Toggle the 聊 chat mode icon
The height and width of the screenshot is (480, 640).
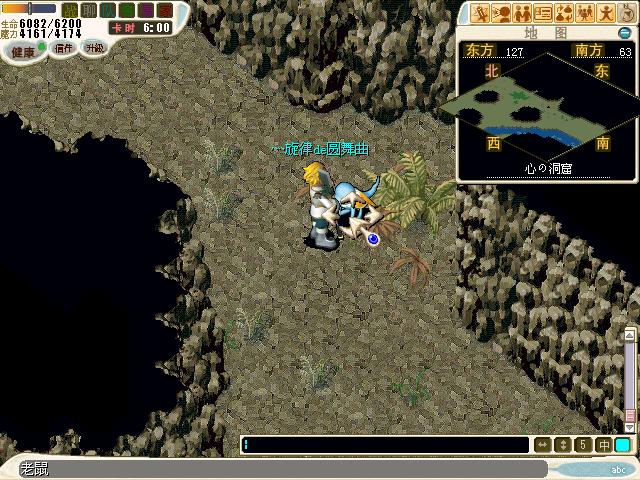tap(88, 11)
